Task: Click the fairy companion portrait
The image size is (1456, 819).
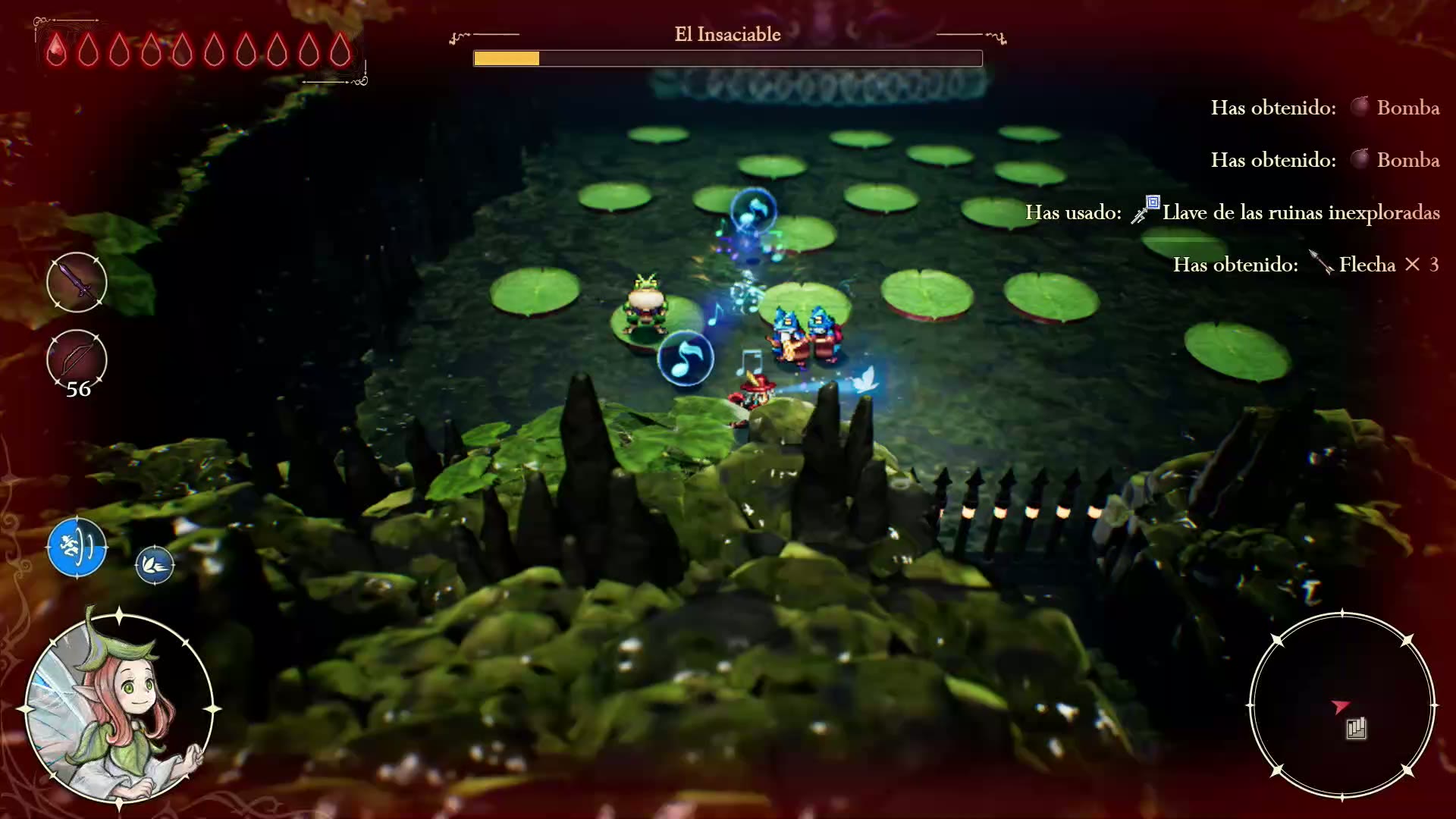Action: (x=119, y=708)
